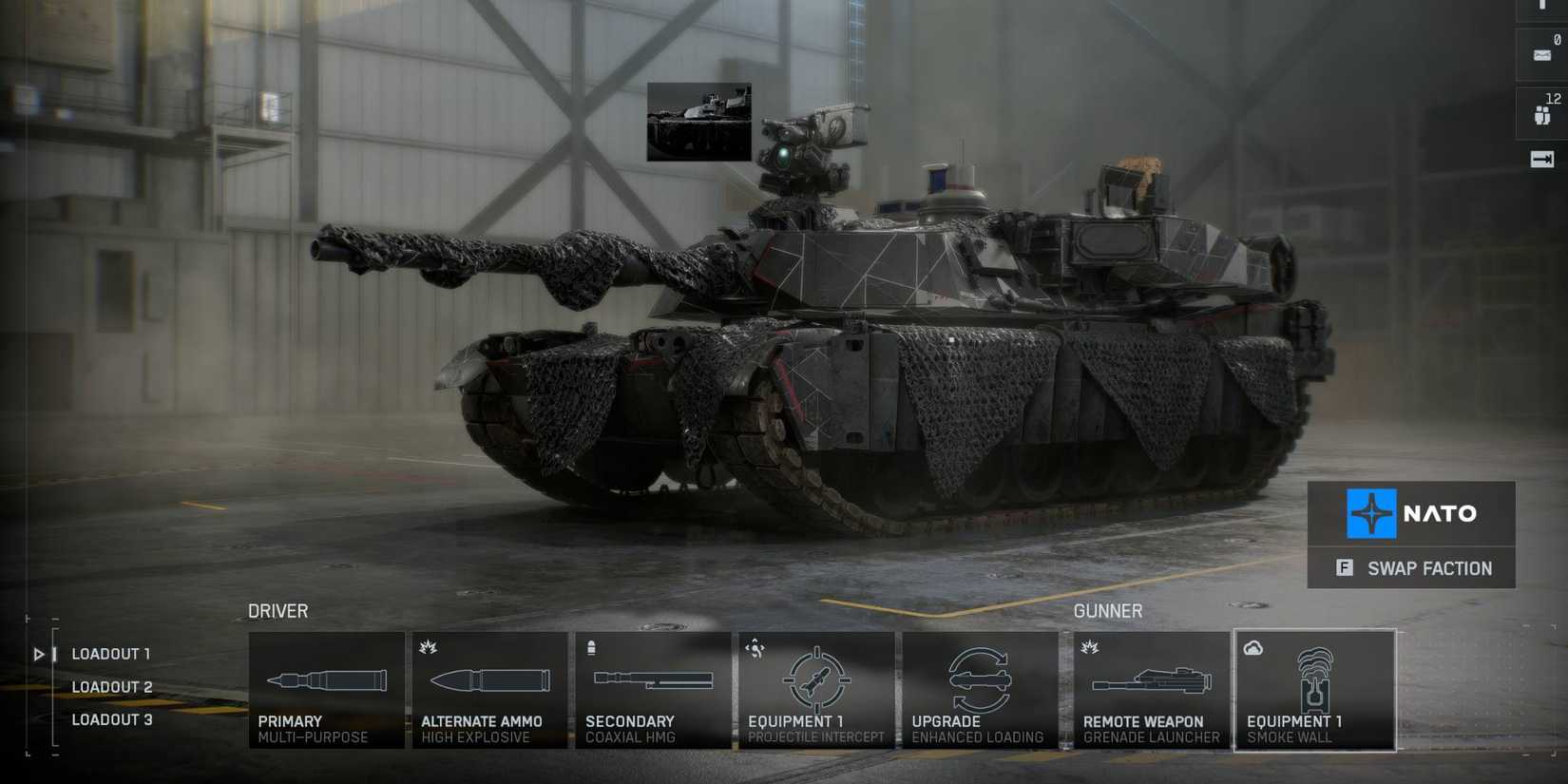Select the deploy arrow icon below the squad counter
The height and width of the screenshot is (784, 1568).
point(1541,159)
